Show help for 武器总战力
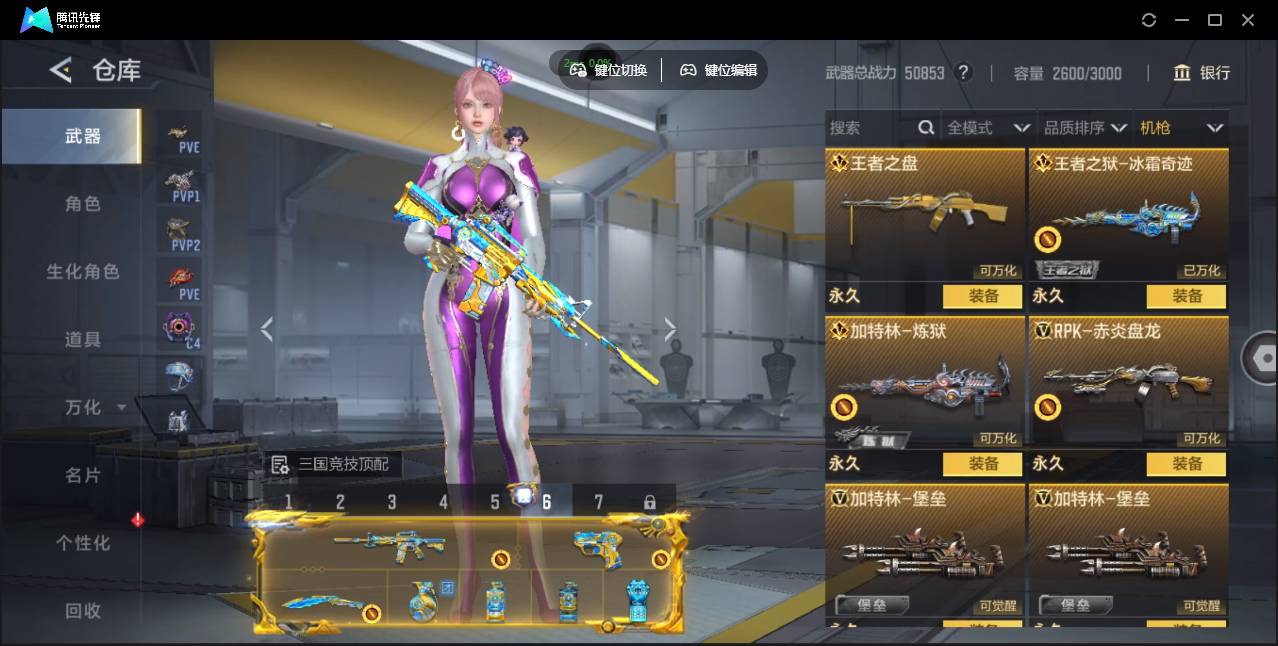The width and height of the screenshot is (1278, 646). pyautogui.click(x=963, y=73)
